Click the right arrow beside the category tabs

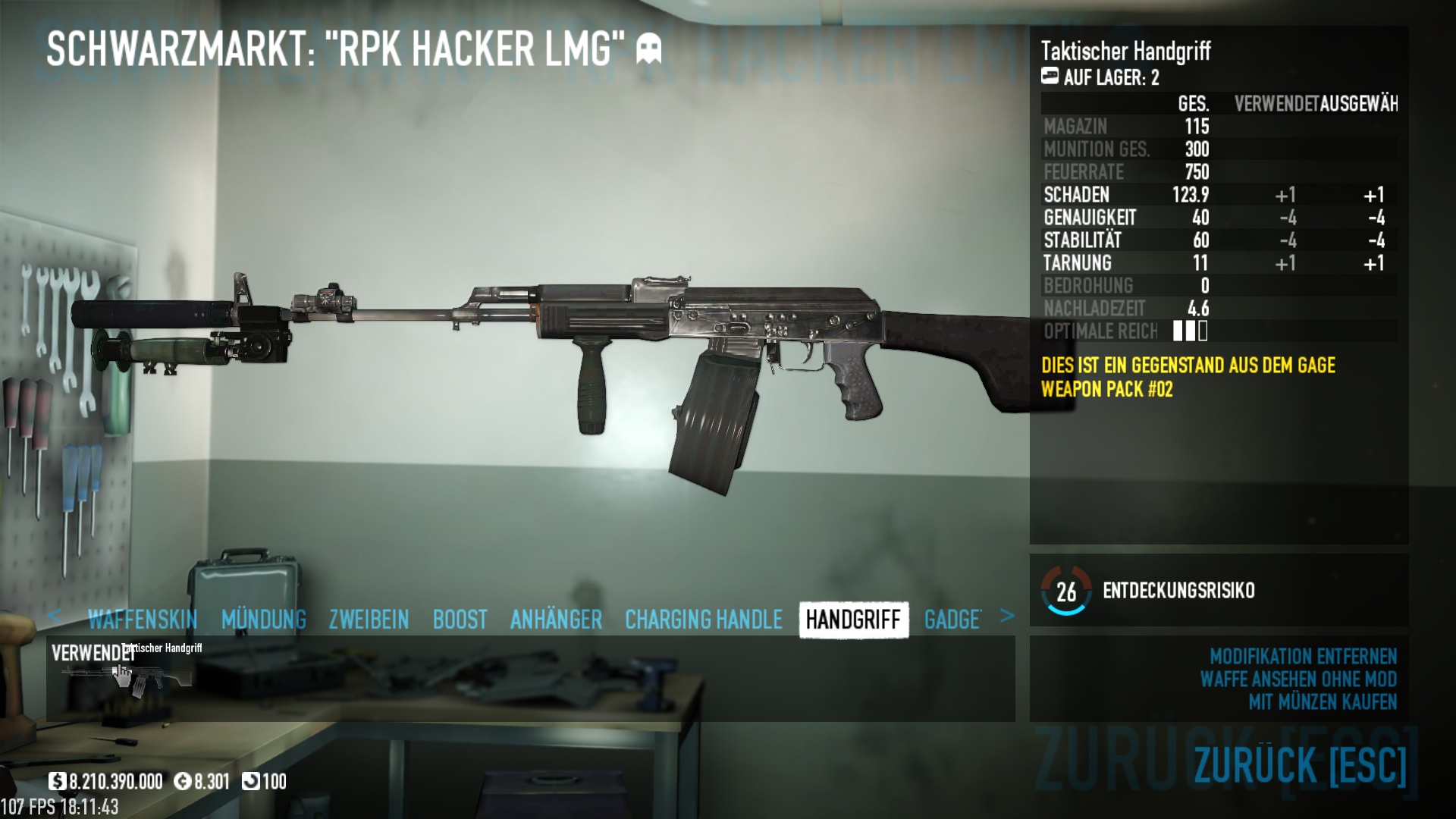(1006, 616)
